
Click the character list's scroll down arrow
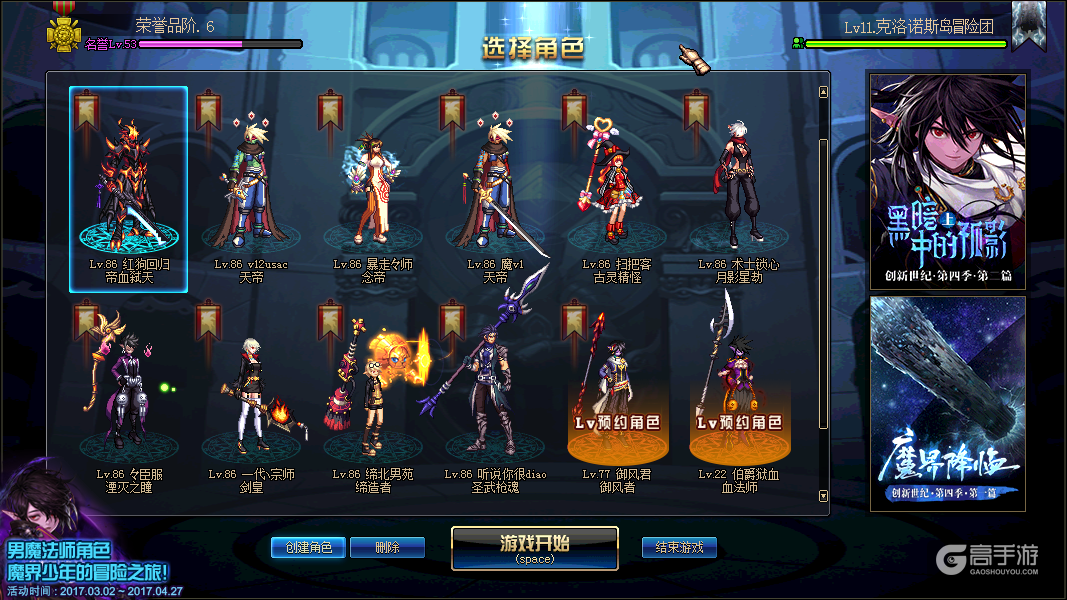click(x=823, y=495)
